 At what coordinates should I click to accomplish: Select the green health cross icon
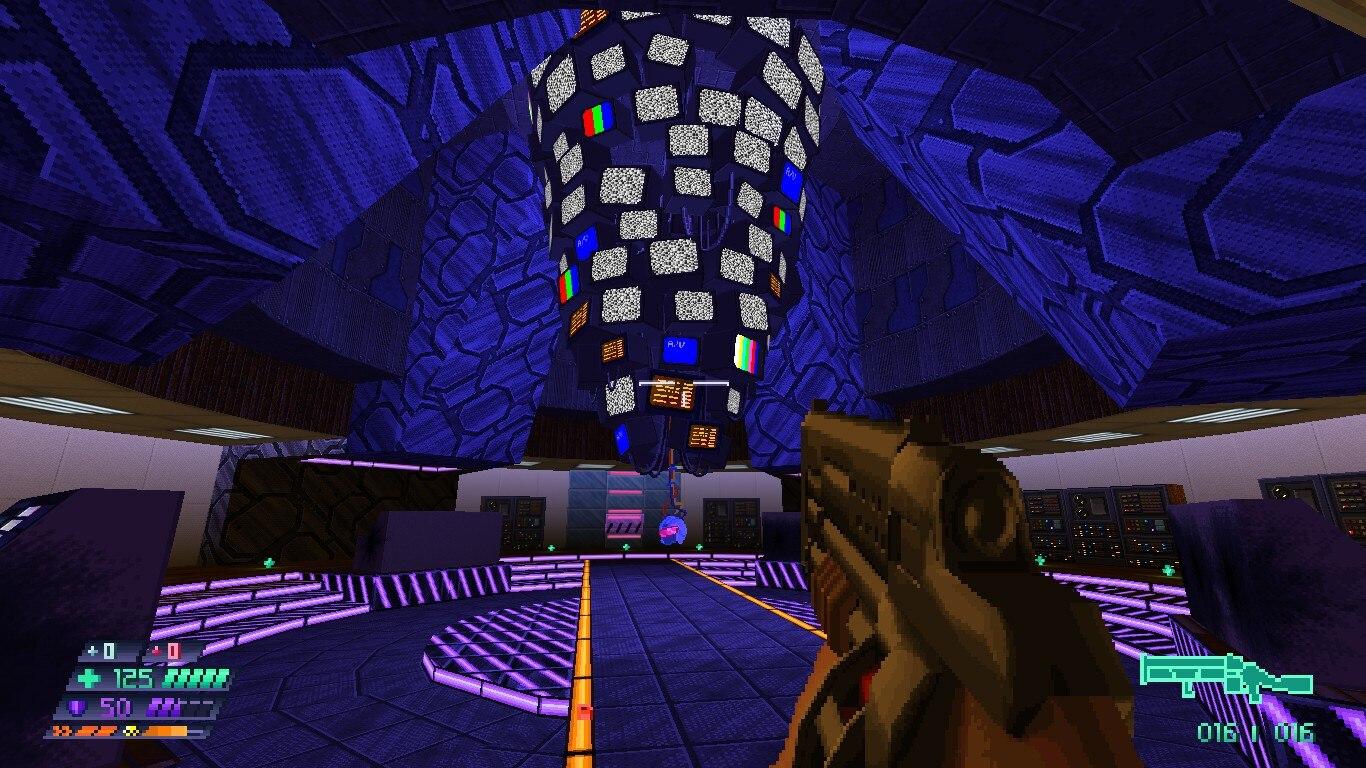(90, 680)
